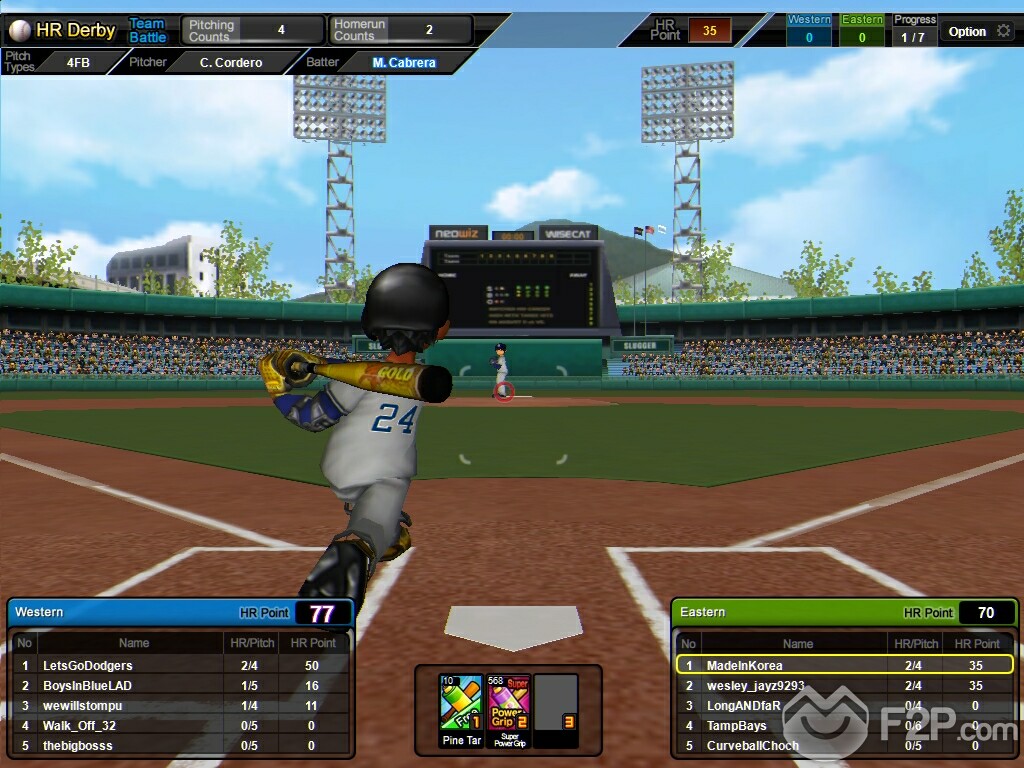
Task: Choose LongANDfaR from the Eastern team
Action: (744, 705)
